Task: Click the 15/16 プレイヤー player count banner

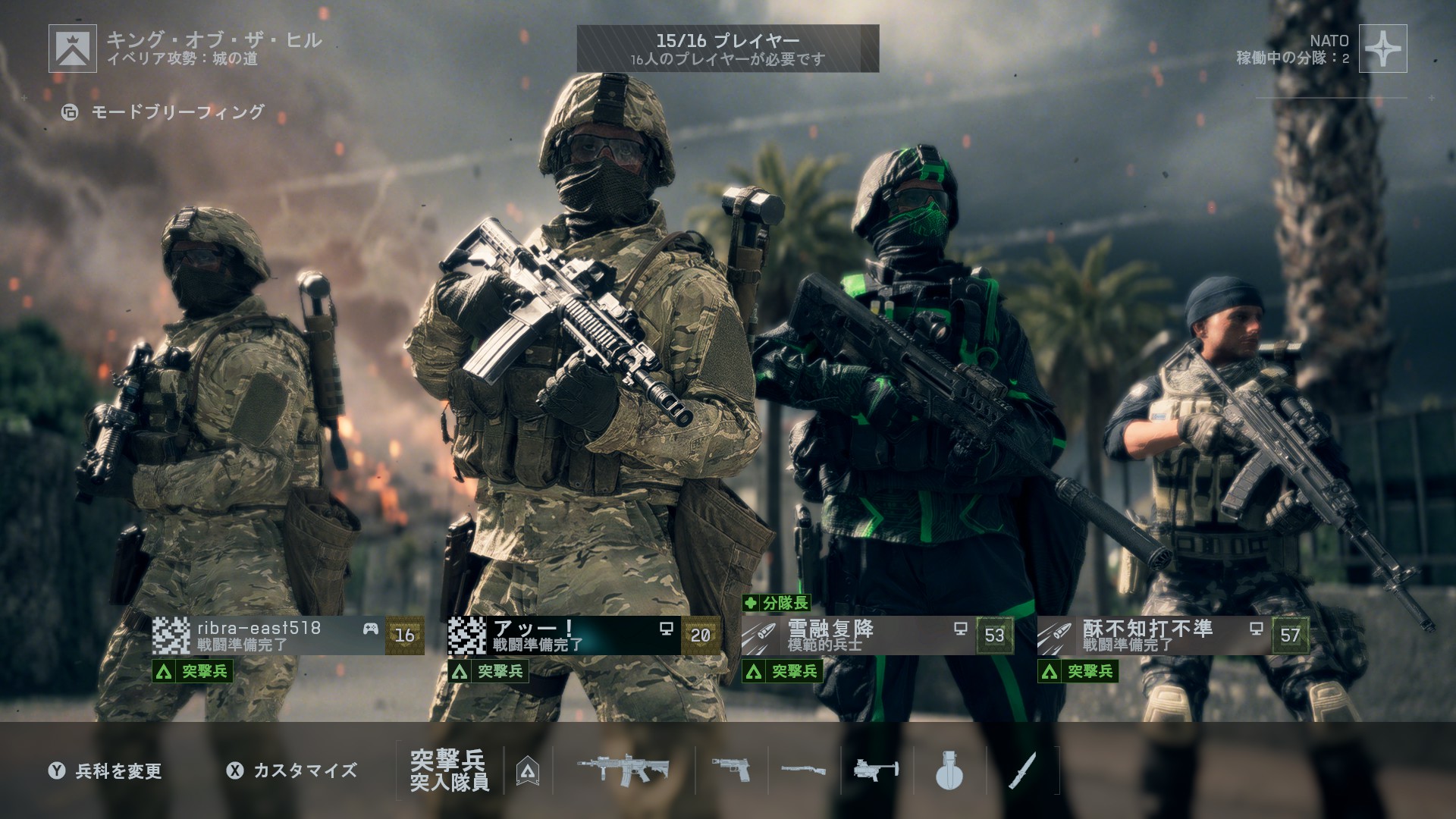Action: click(x=727, y=49)
